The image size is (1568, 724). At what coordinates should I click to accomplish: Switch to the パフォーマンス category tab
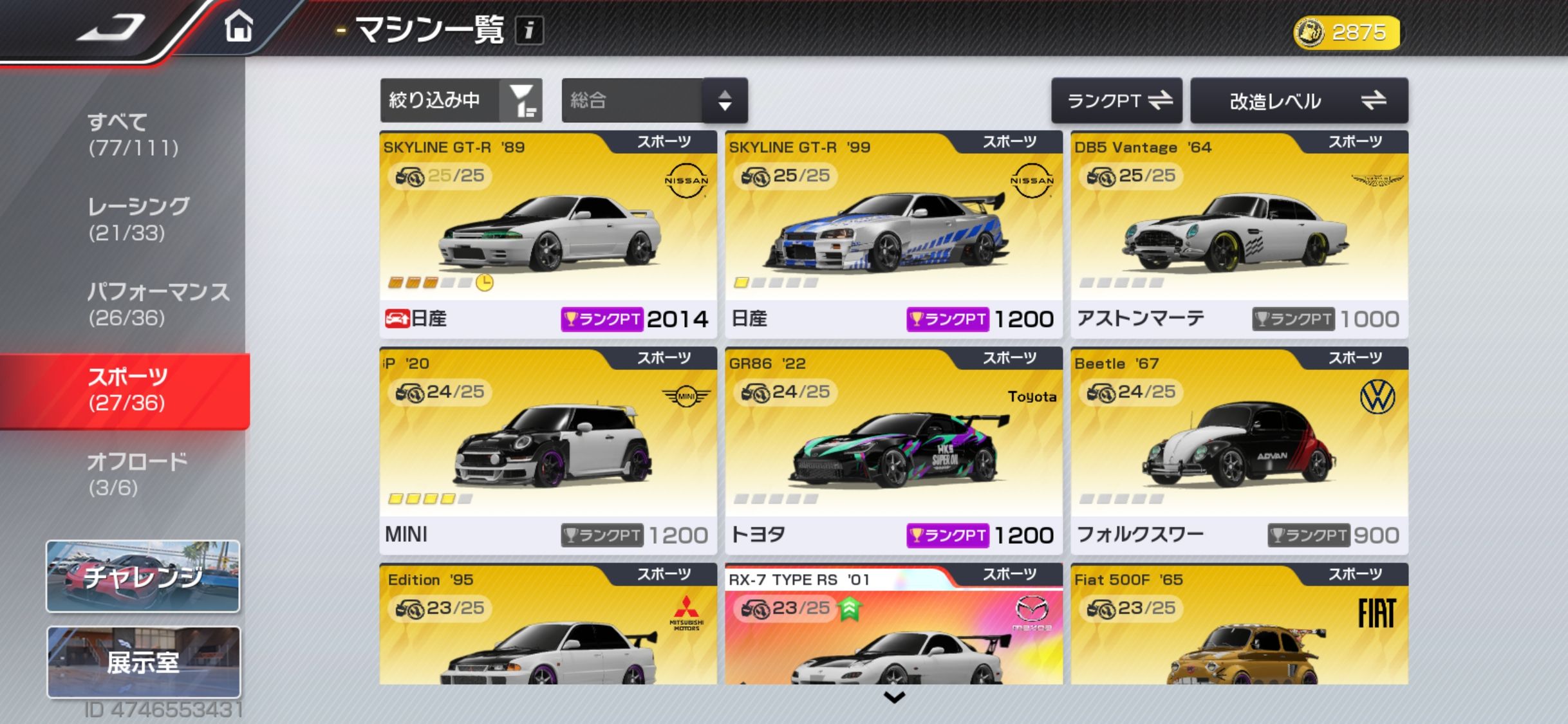pyautogui.click(x=157, y=304)
